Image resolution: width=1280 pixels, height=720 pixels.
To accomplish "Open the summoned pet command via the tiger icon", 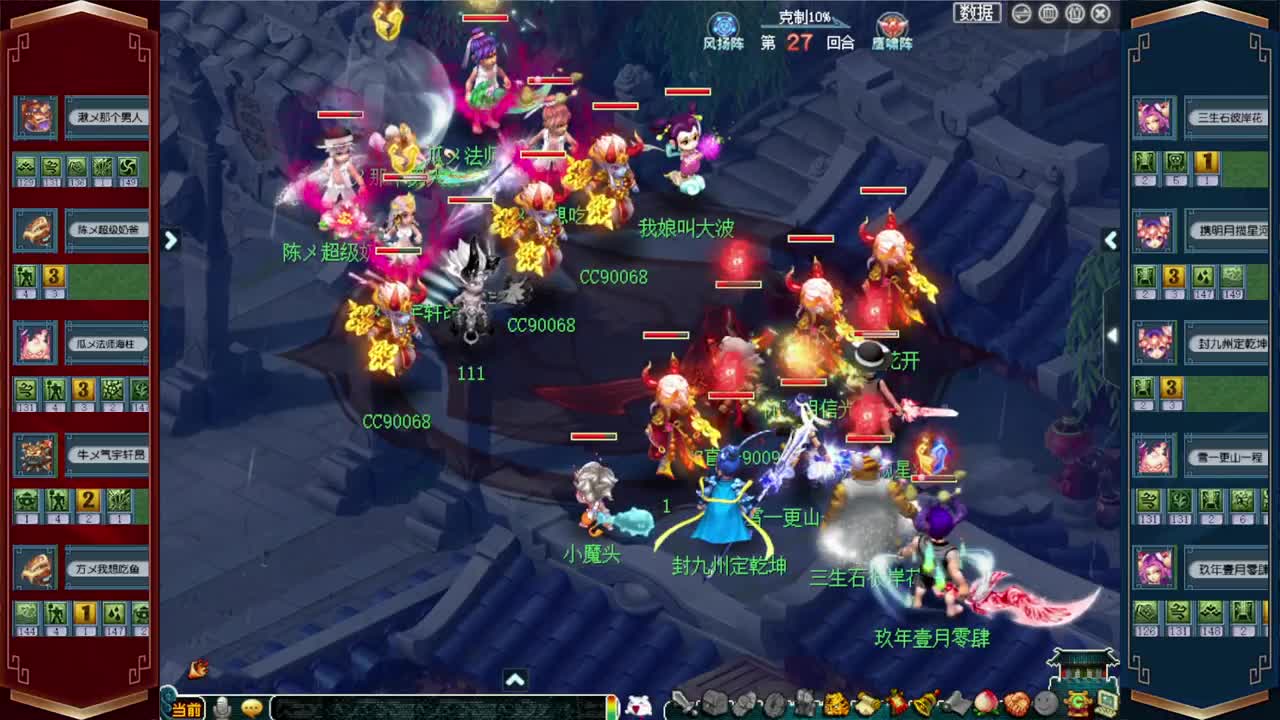I will (x=835, y=703).
